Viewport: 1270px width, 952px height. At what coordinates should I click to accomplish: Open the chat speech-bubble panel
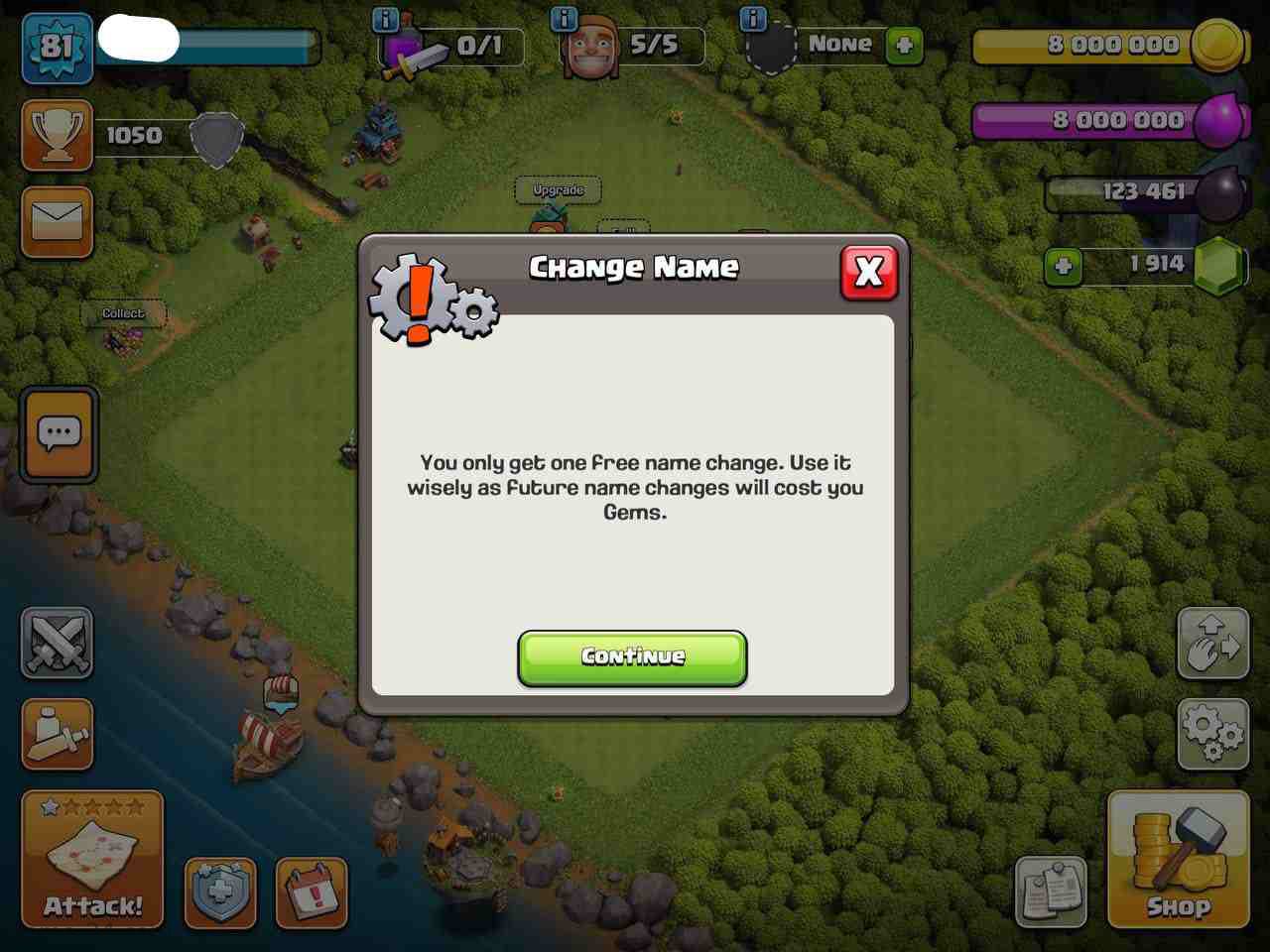pos(59,434)
